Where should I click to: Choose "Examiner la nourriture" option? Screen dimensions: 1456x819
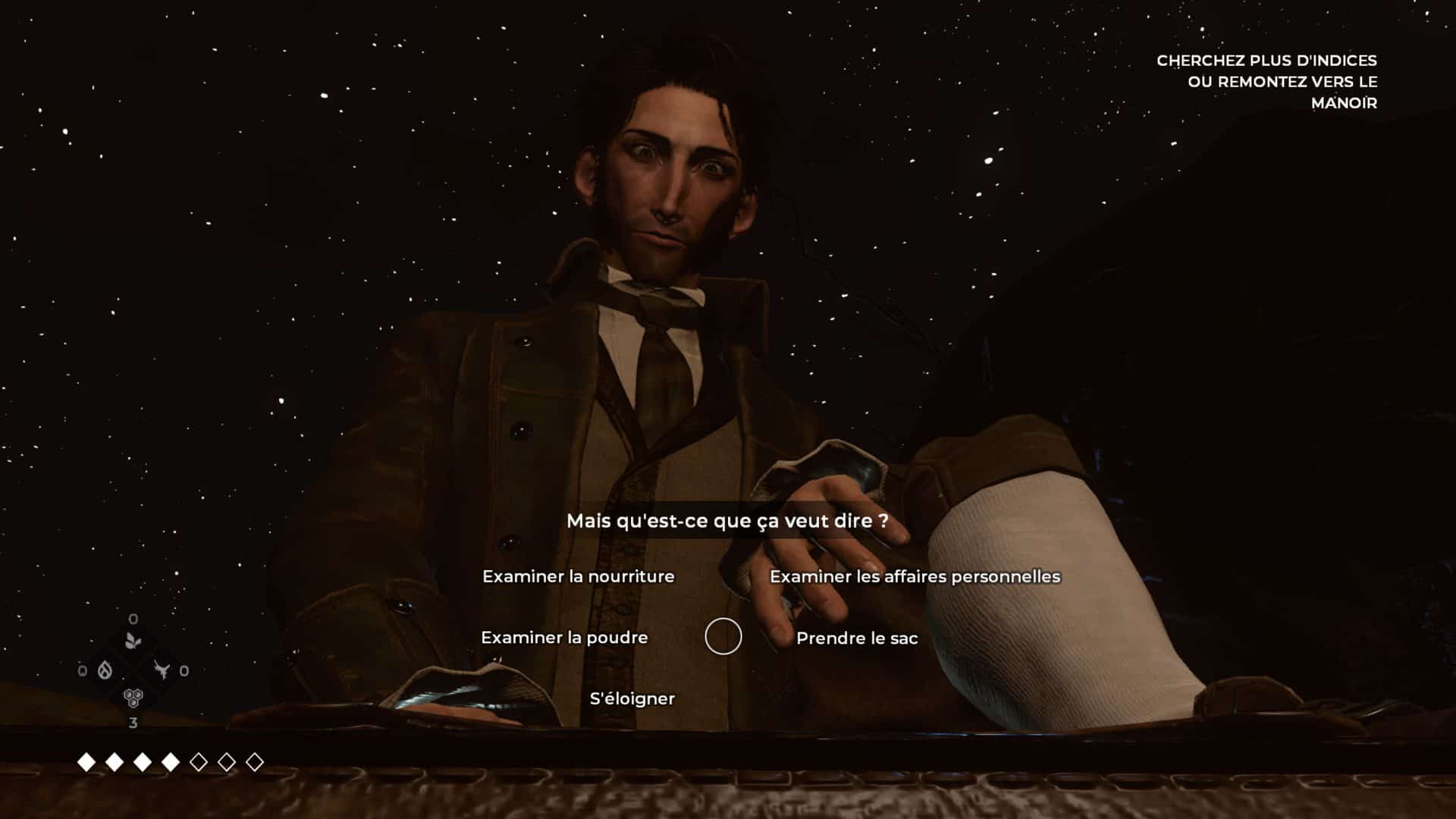(x=578, y=576)
